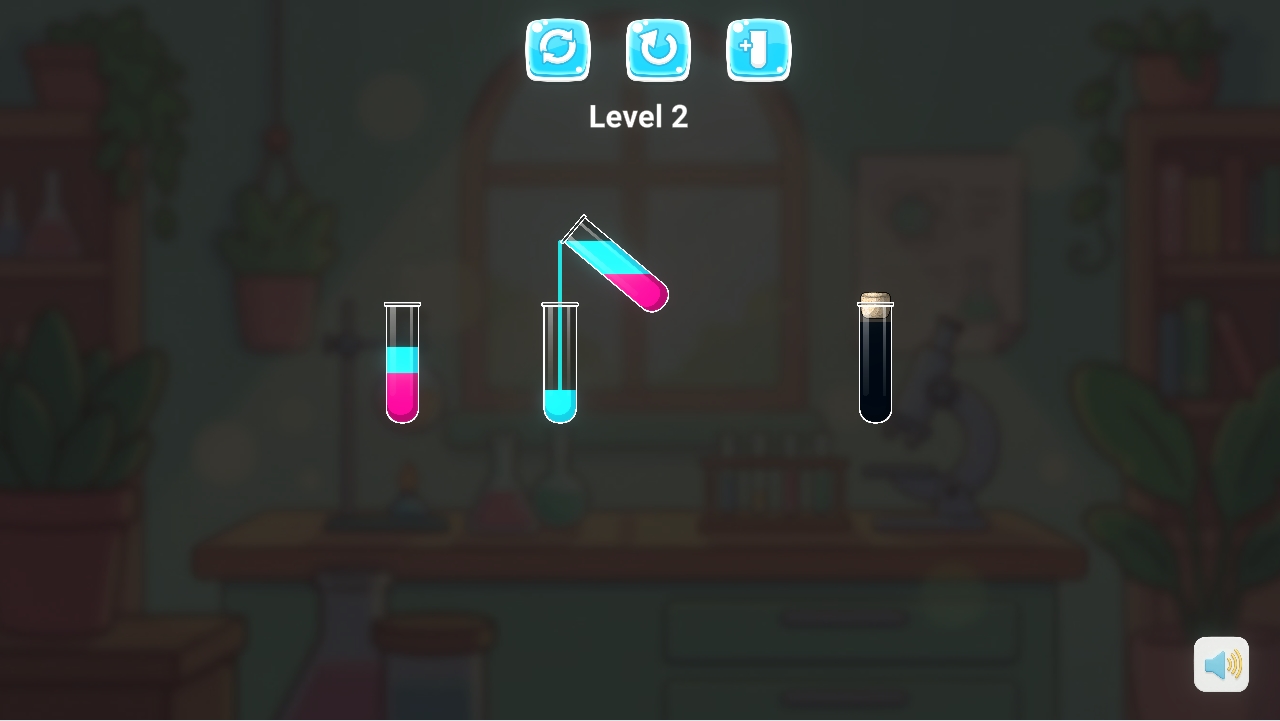Select the tilted pouring tube
Image resolution: width=1280 pixels, height=721 pixels.
pos(615,265)
